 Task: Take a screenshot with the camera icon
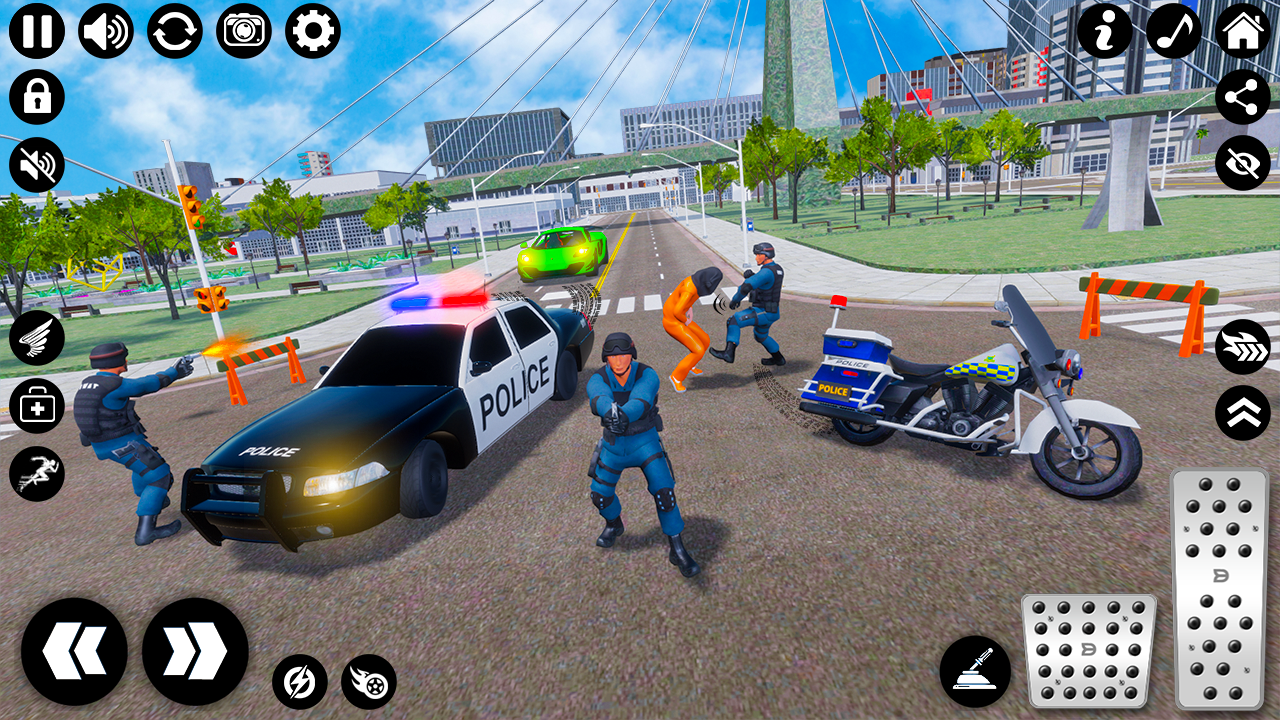pos(241,29)
